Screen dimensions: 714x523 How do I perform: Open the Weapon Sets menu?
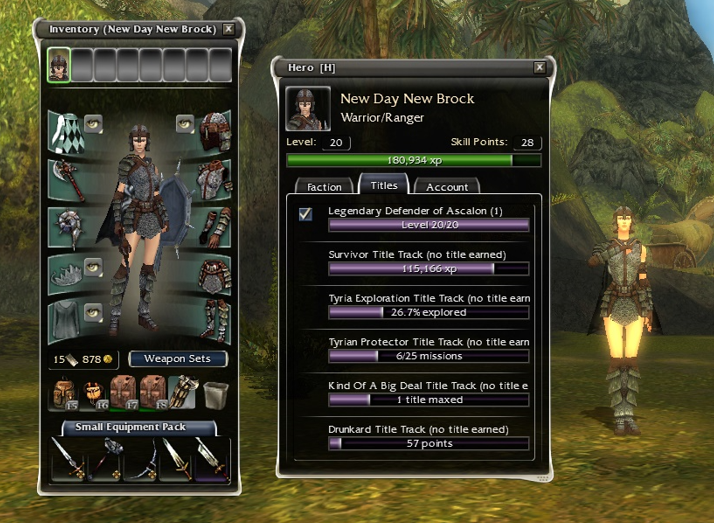178,358
